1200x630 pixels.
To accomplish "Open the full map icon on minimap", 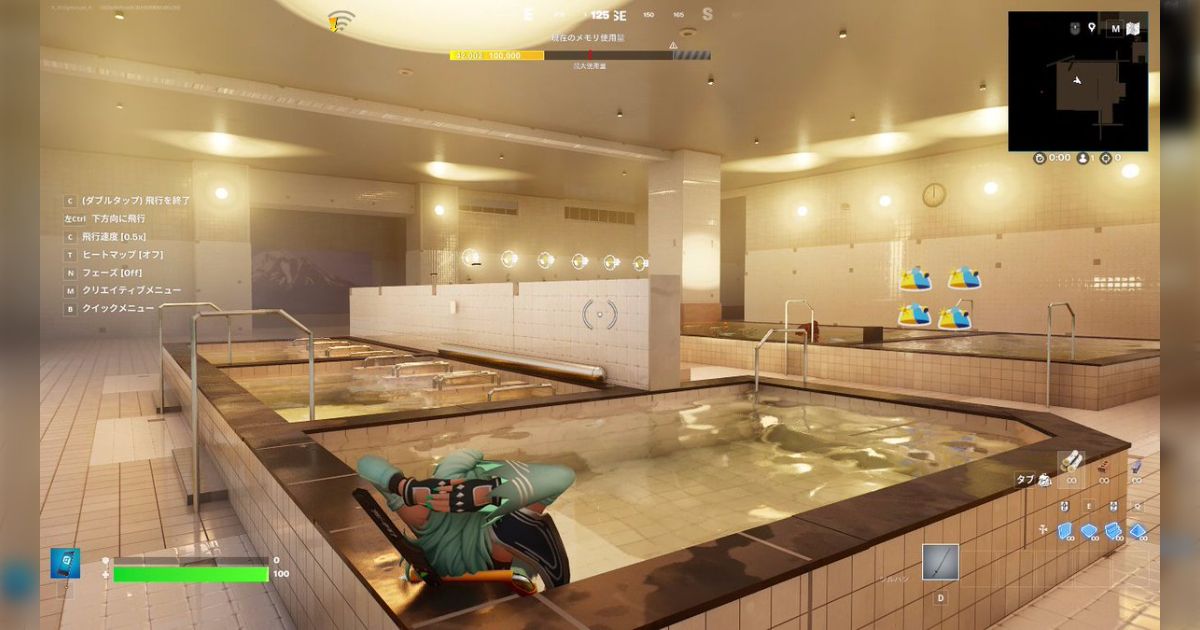I will (1134, 28).
